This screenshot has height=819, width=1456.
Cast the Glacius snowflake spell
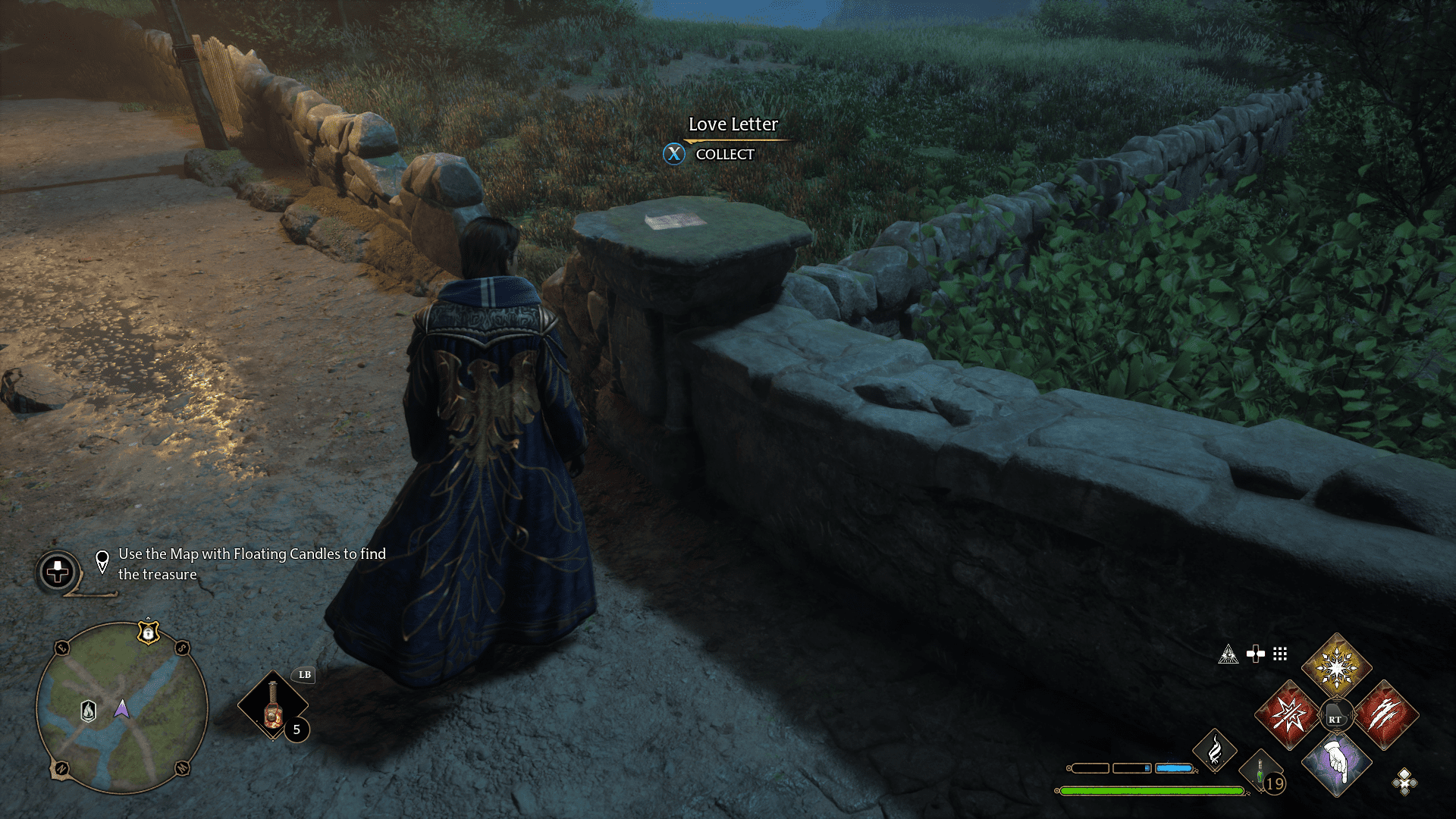[x=1336, y=667]
